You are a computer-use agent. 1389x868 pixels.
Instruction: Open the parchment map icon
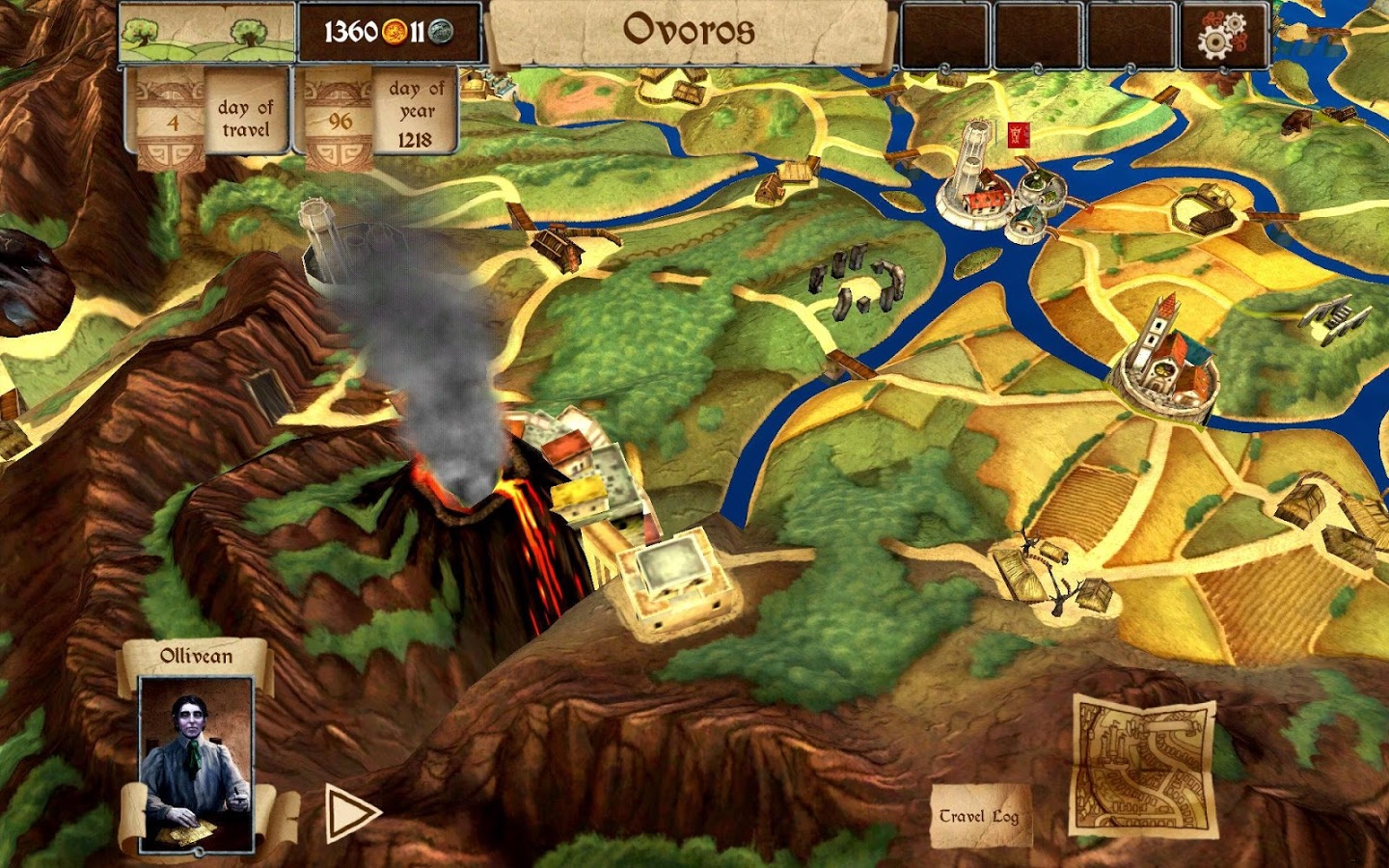pyautogui.click(x=1143, y=767)
